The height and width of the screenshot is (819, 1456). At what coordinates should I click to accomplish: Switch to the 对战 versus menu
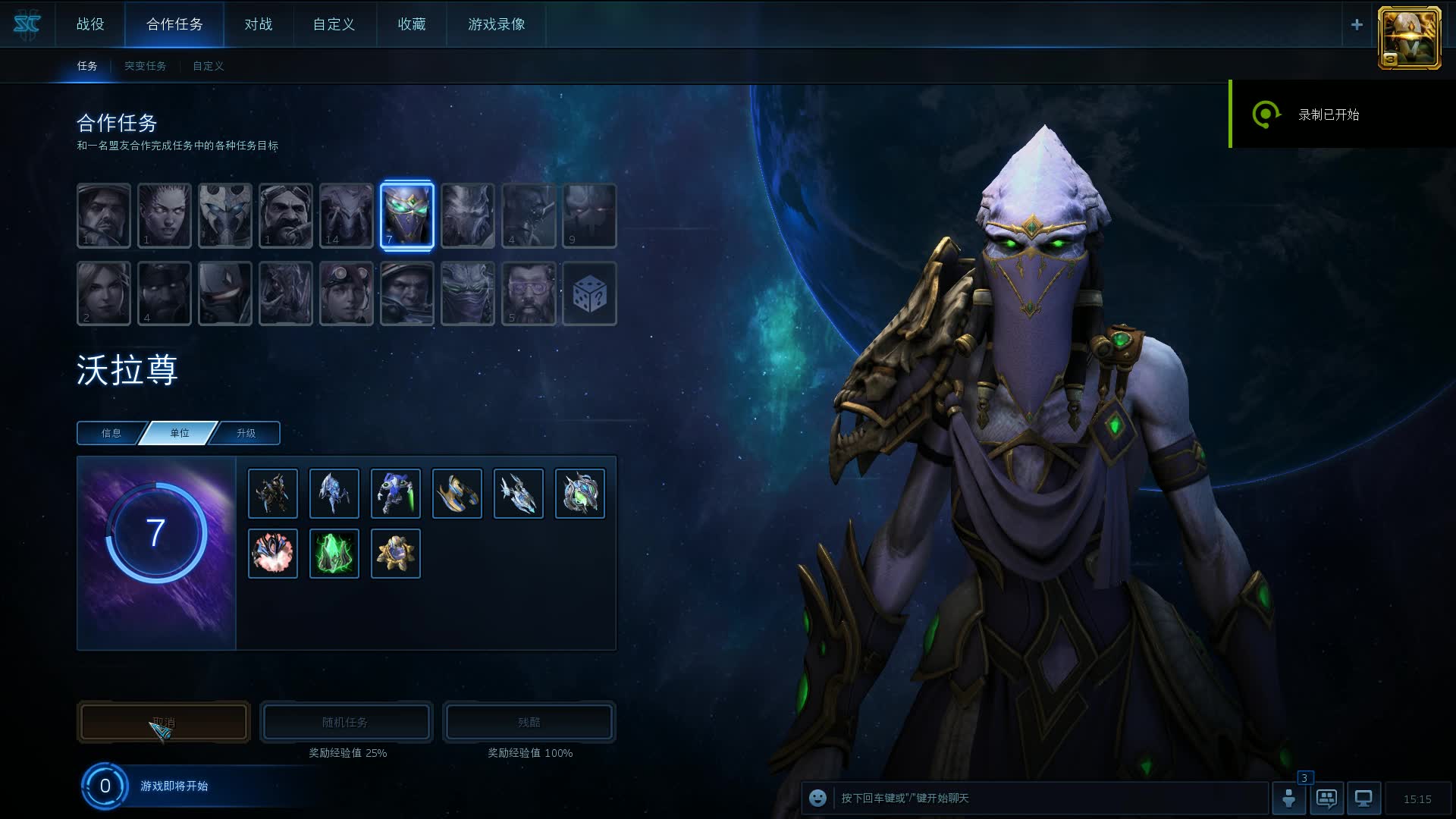point(258,24)
